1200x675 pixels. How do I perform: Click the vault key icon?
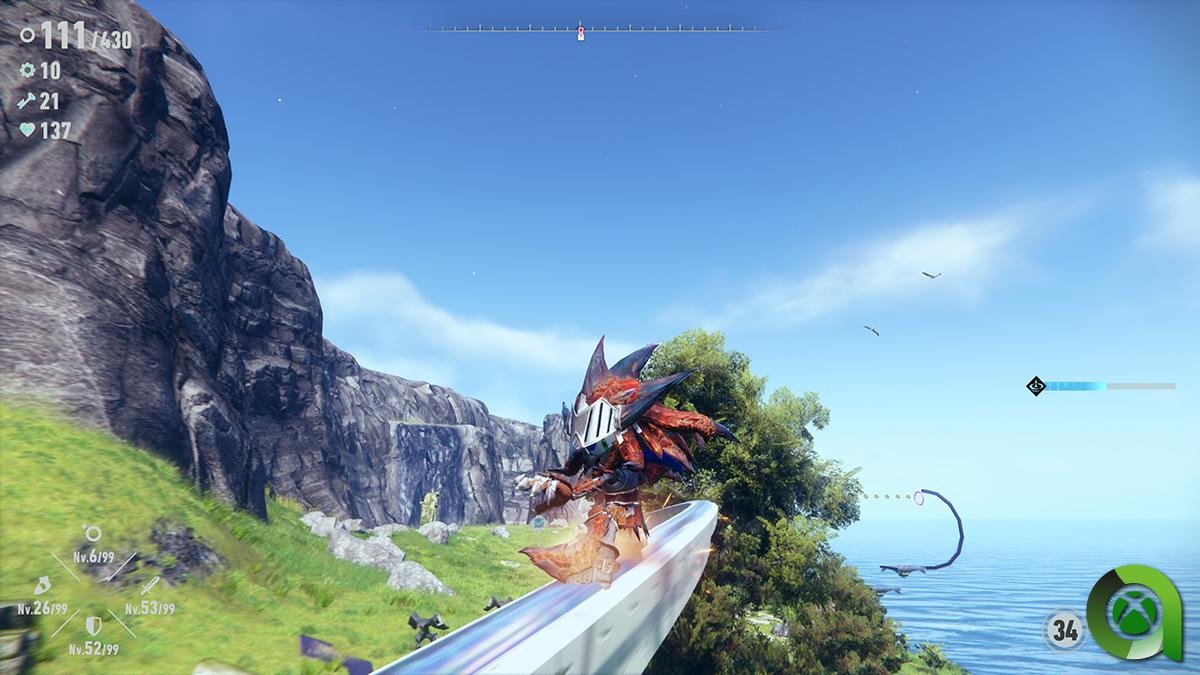27,101
